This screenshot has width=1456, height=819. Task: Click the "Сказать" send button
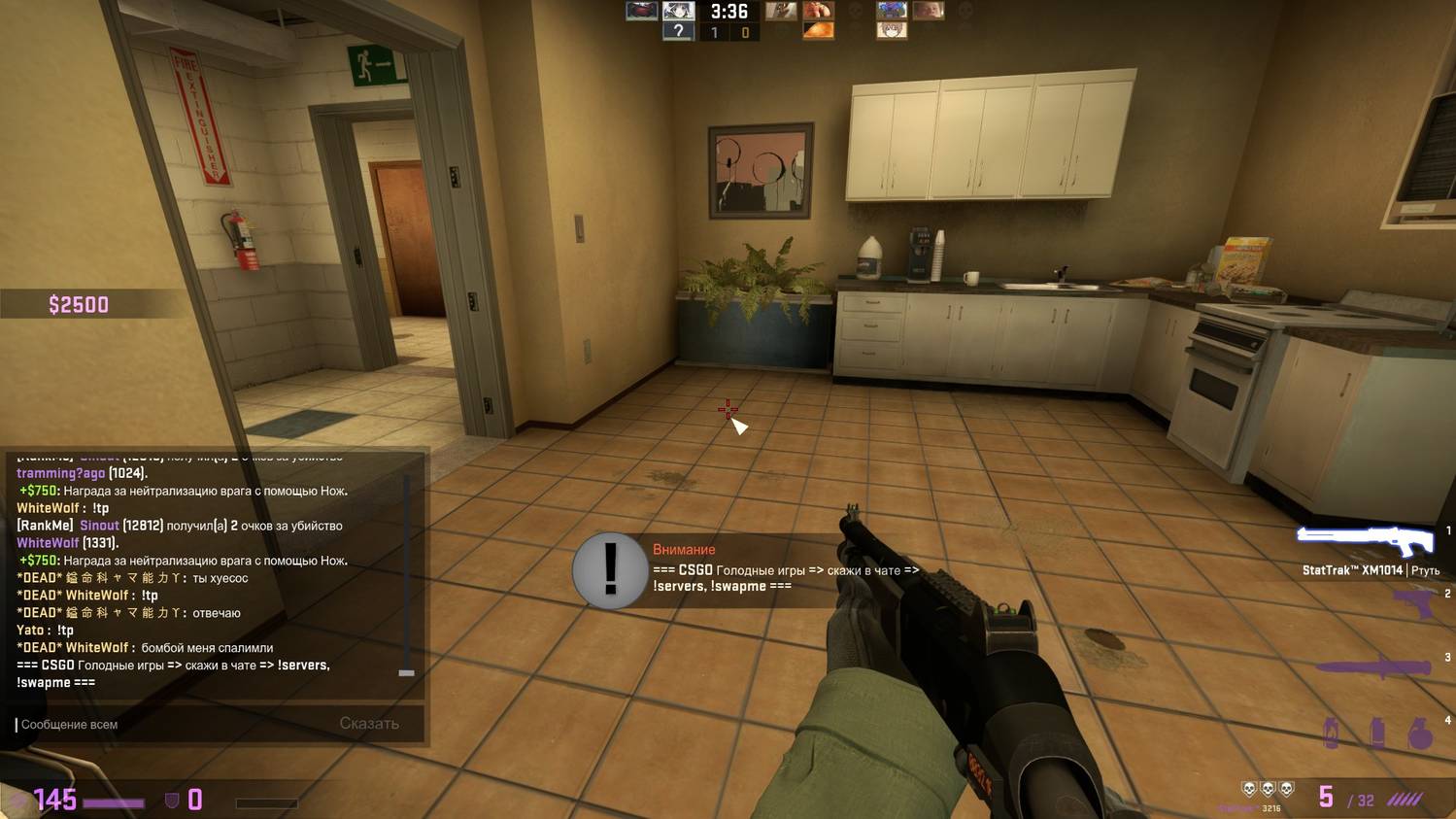(x=369, y=724)
